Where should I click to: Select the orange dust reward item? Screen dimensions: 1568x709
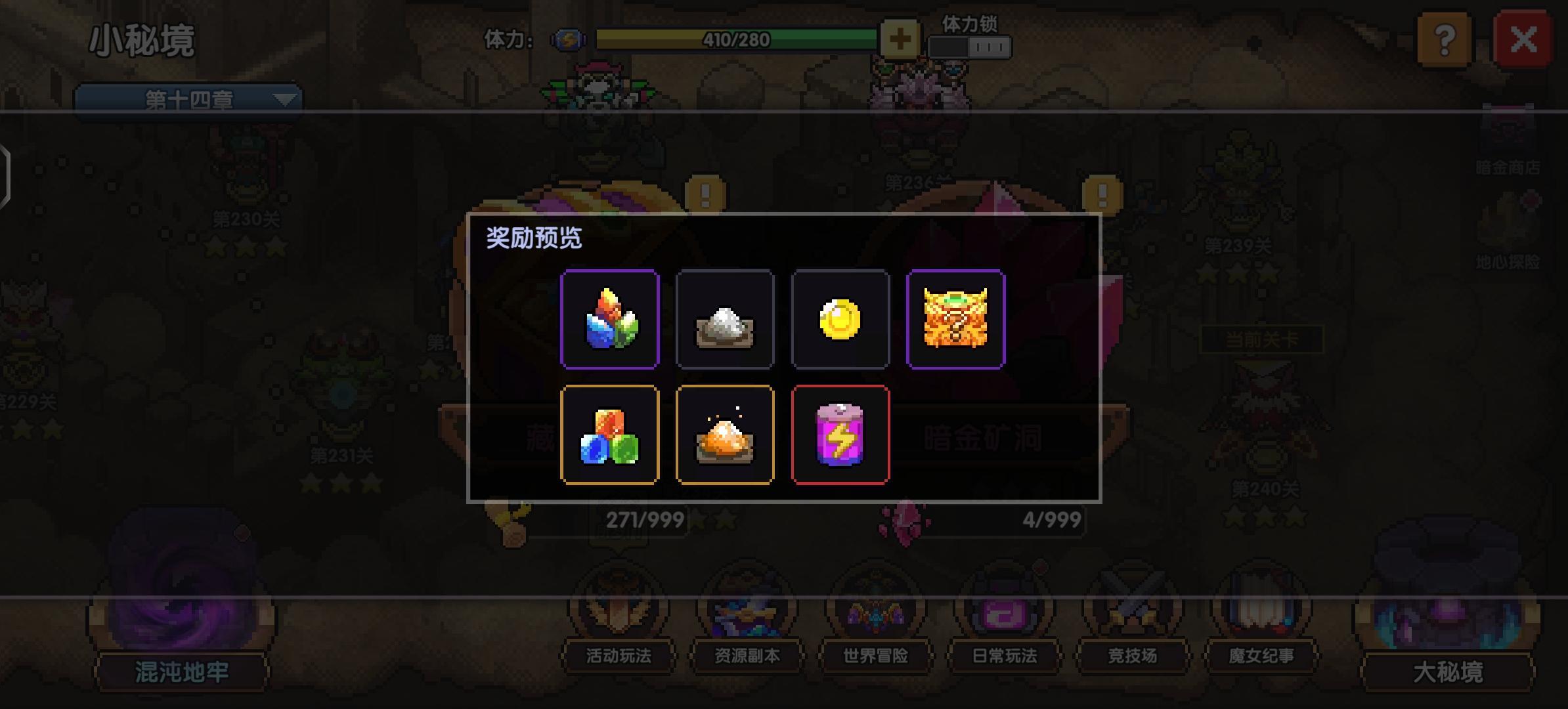[x=725, y=435]
